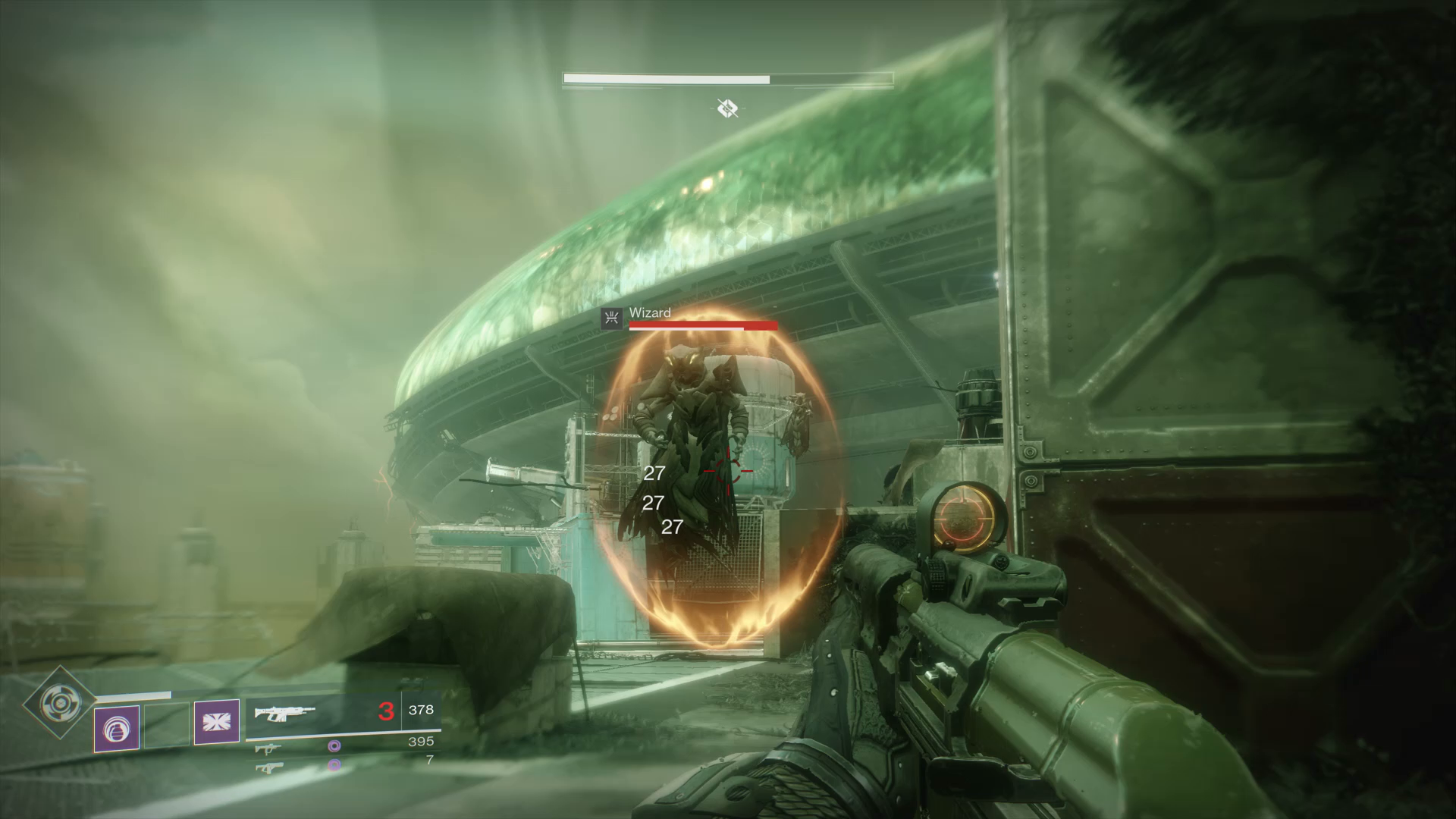This screenshot has width=1456, height=819.
Task: Select the subclass emblem icon
Action: [218, 722]
